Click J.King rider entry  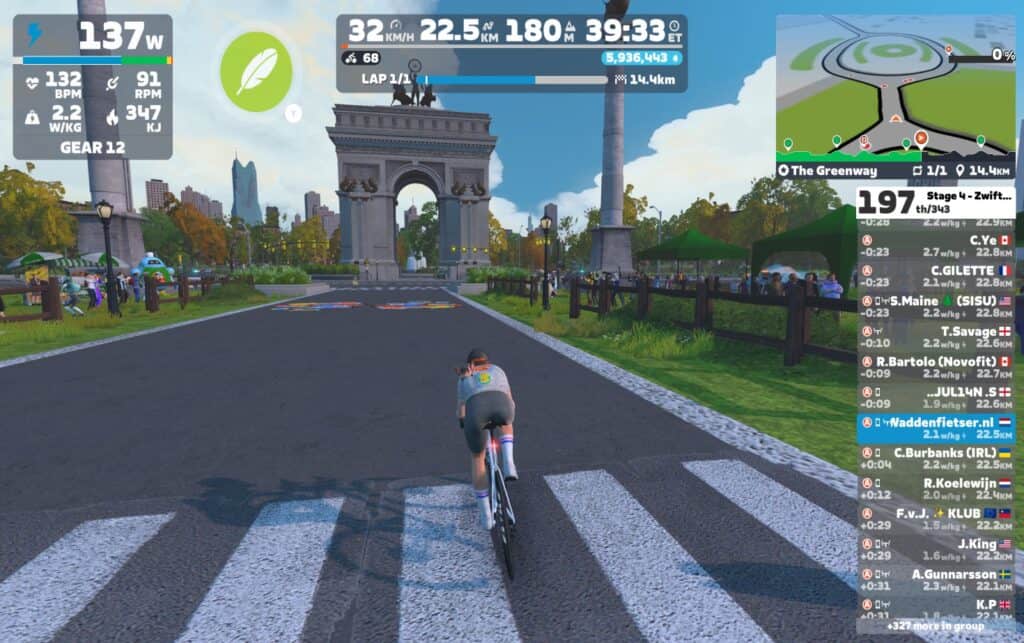936,549
